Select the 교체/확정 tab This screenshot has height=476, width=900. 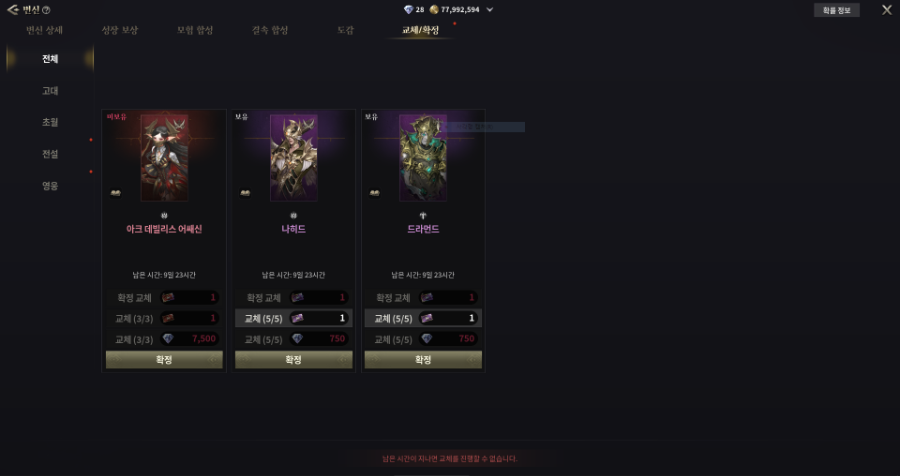tap(420, 30)
